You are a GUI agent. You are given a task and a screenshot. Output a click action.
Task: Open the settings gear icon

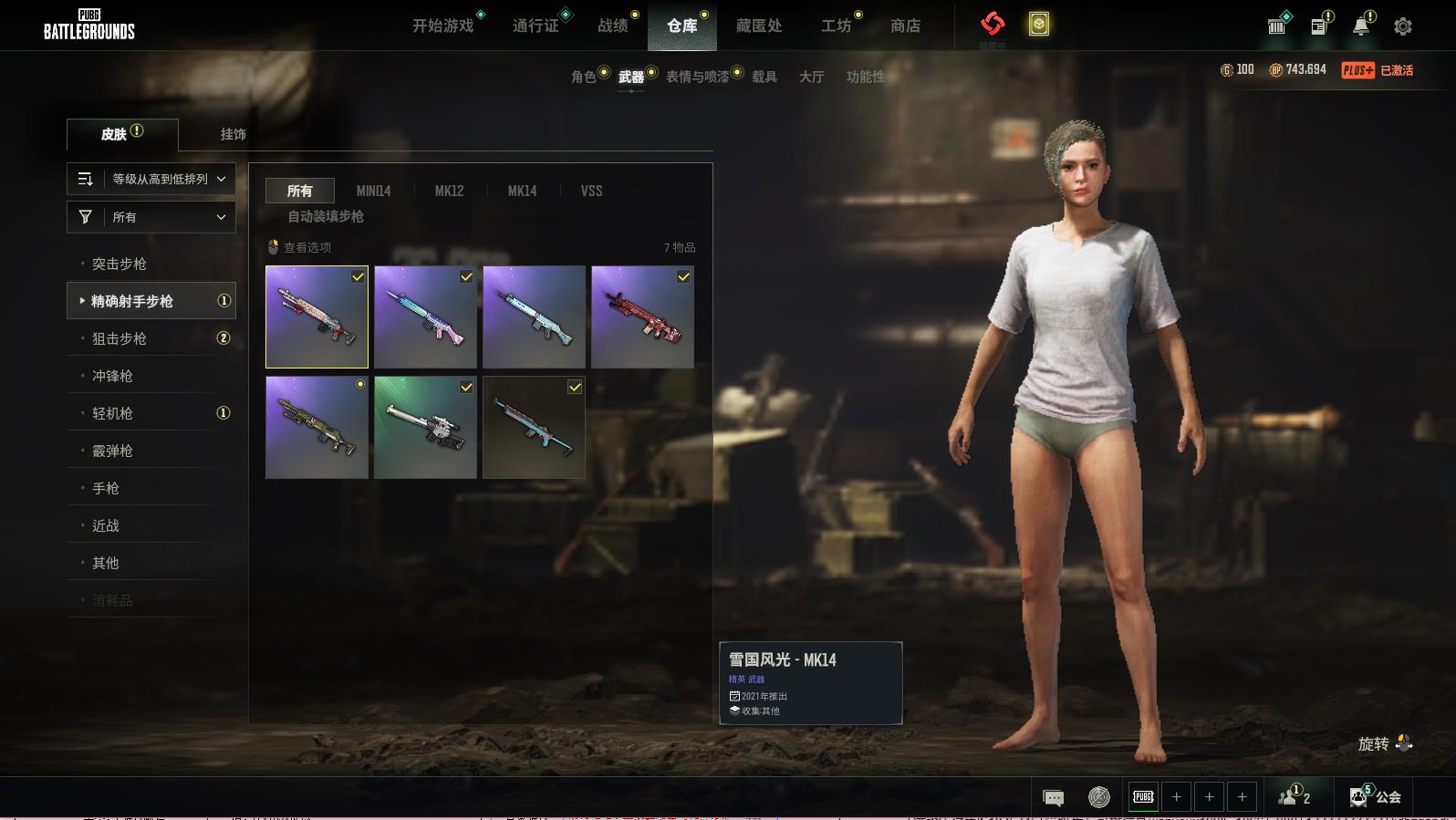pos(1403,26)
